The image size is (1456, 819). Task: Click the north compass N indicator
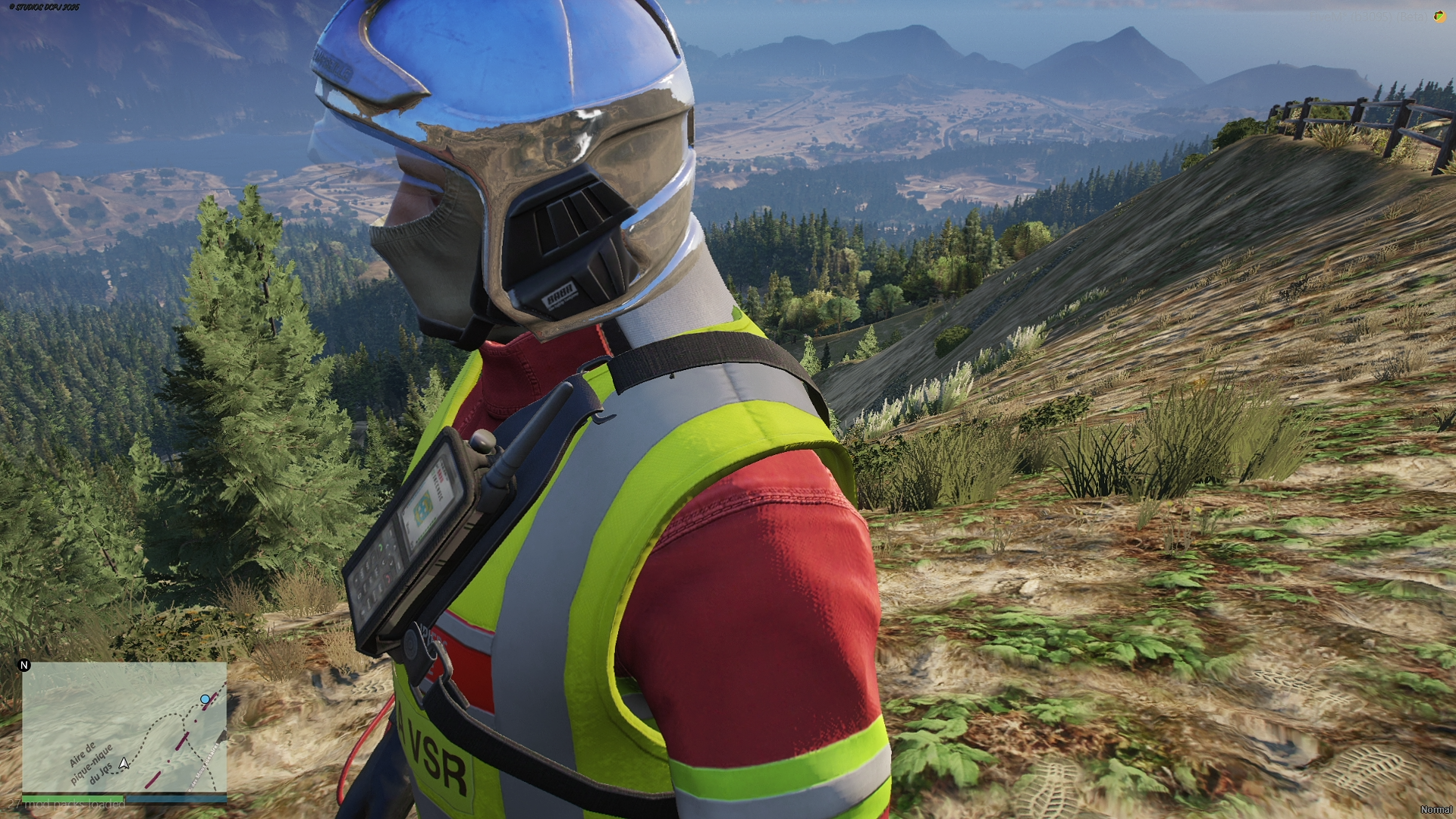tap(24, 665)
